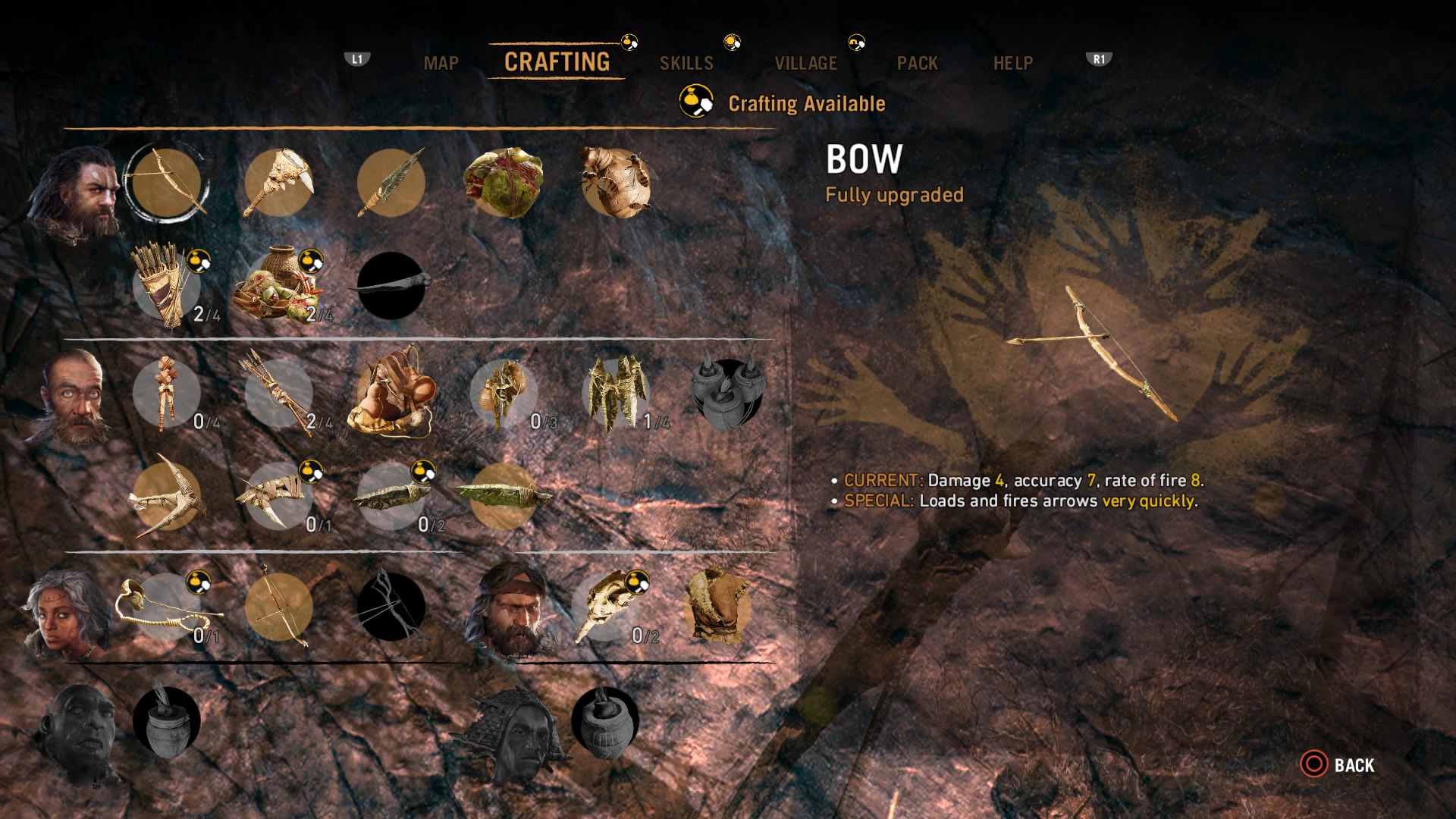The height and width of the screenshot is (819, 1456).
Task: Select the locked double bow slot
Action: coord(391,607)
